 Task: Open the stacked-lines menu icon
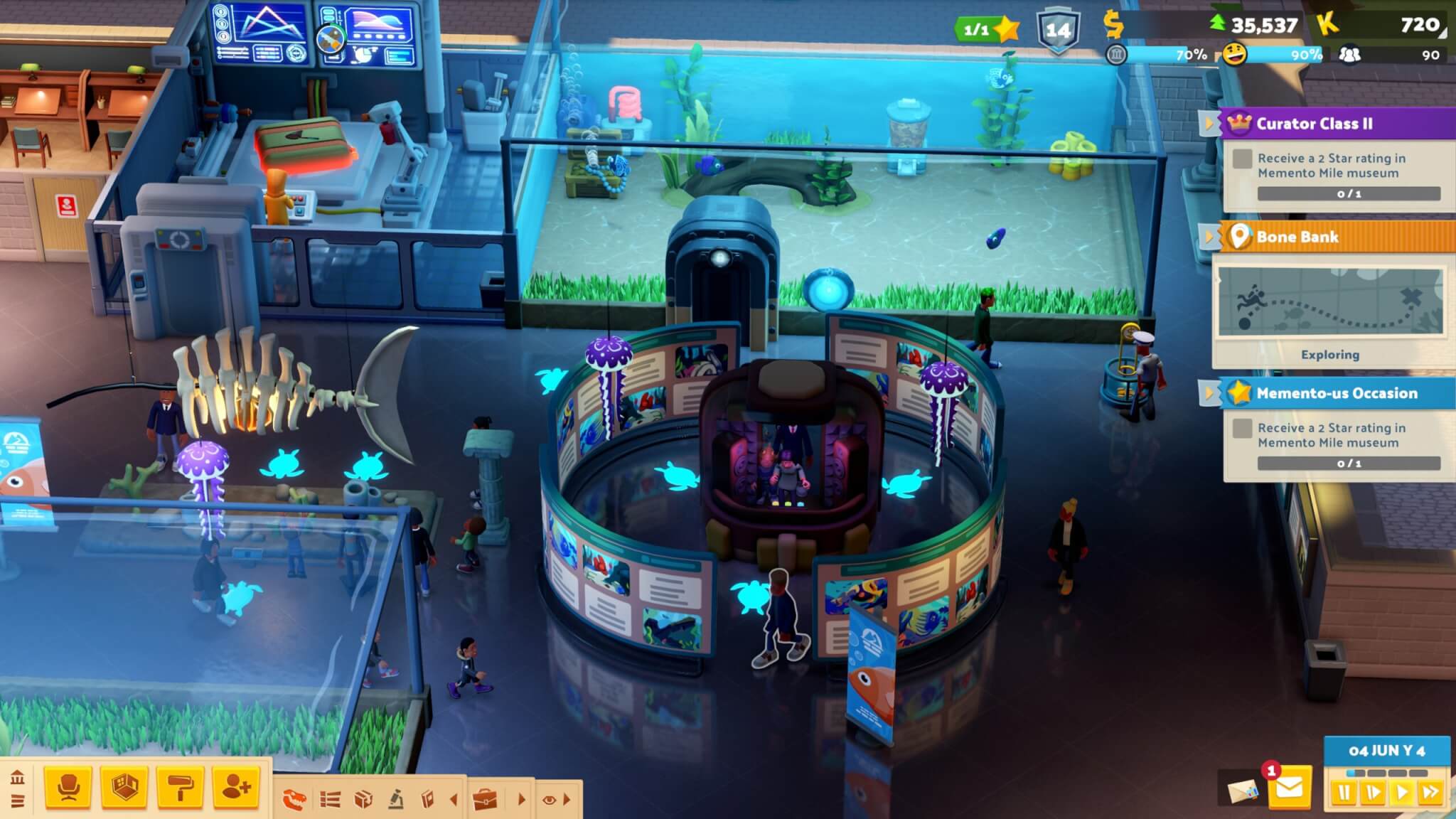[18, 801]
